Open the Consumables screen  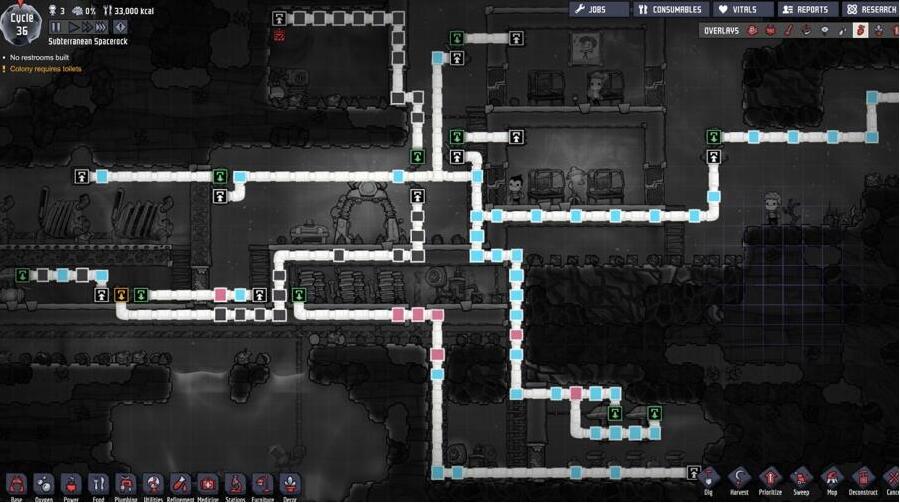[x=671, y=9]
